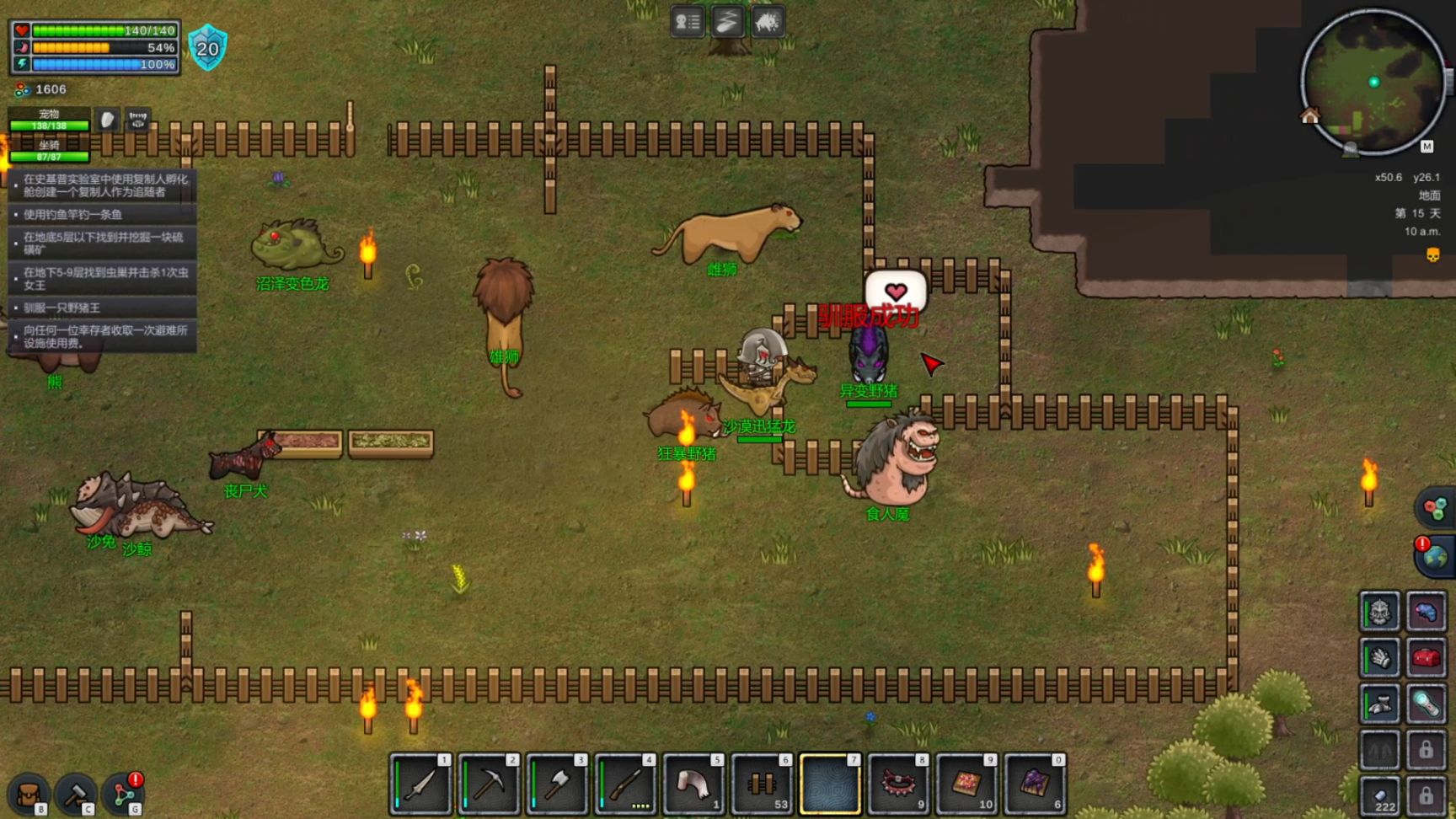The width and height of the screenshot is (1456, 819).
Task: Click the boar mount icon at top
Action: coord(767,22)
